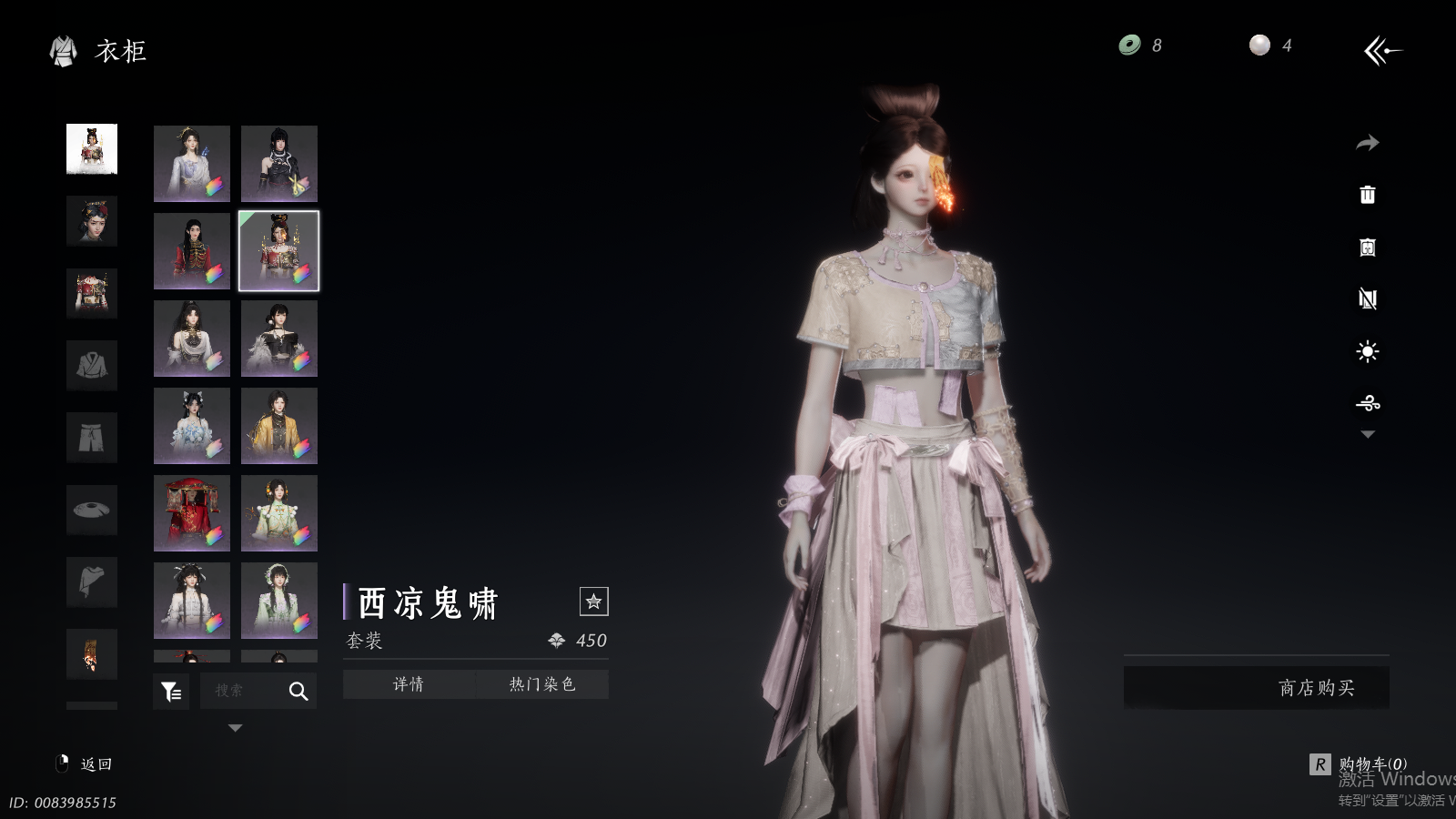Select the cat-eared light blue outfit thumbnail
The image size is (1456, 819).
191,426
